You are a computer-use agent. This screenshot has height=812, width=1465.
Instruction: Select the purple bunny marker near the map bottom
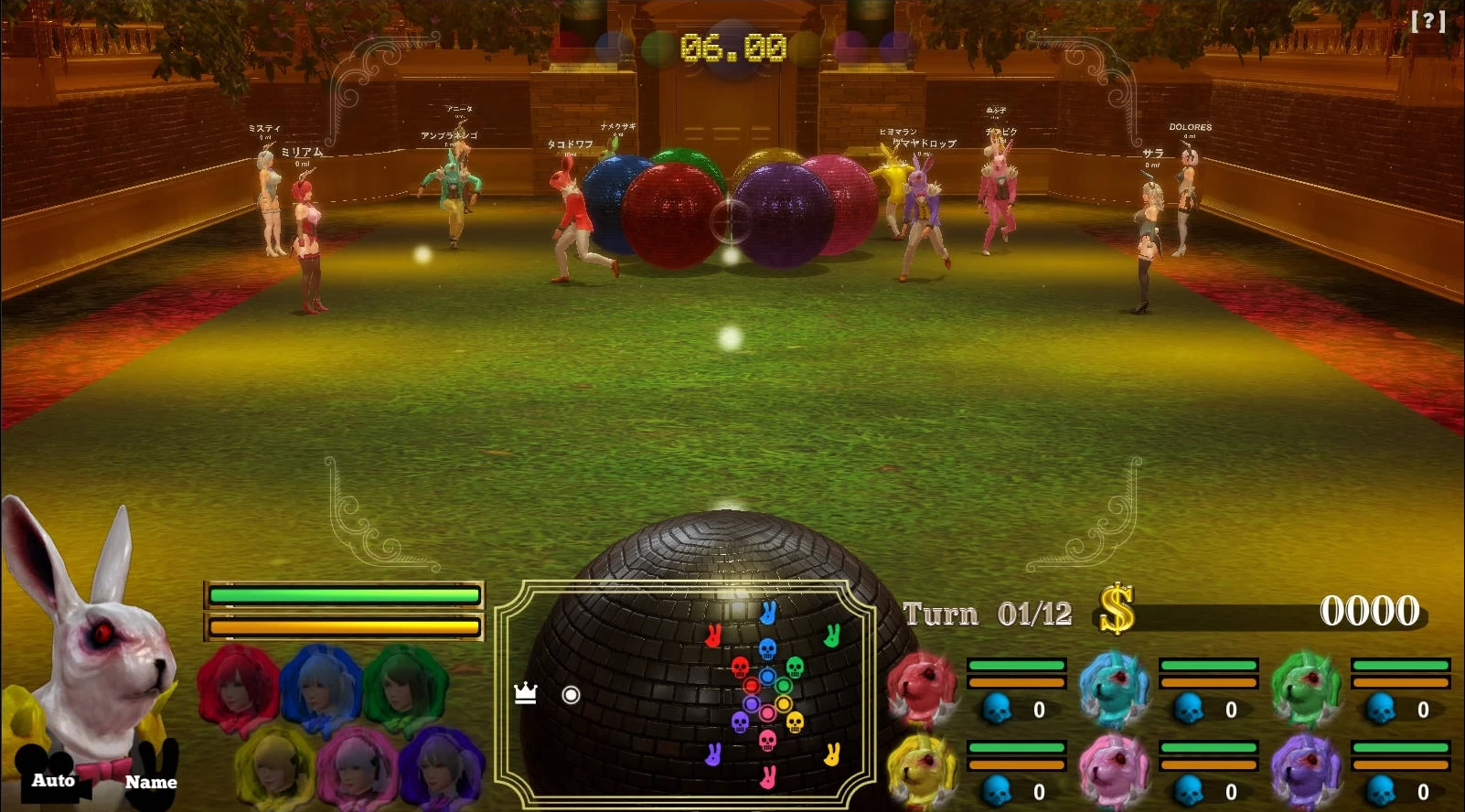click(714, 756)
